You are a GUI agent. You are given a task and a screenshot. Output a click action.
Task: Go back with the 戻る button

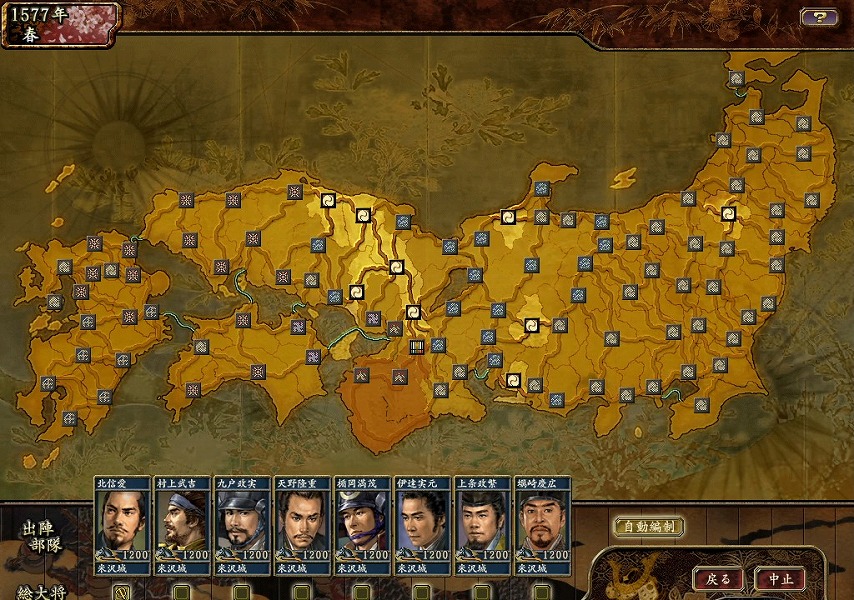click(718, 579)
